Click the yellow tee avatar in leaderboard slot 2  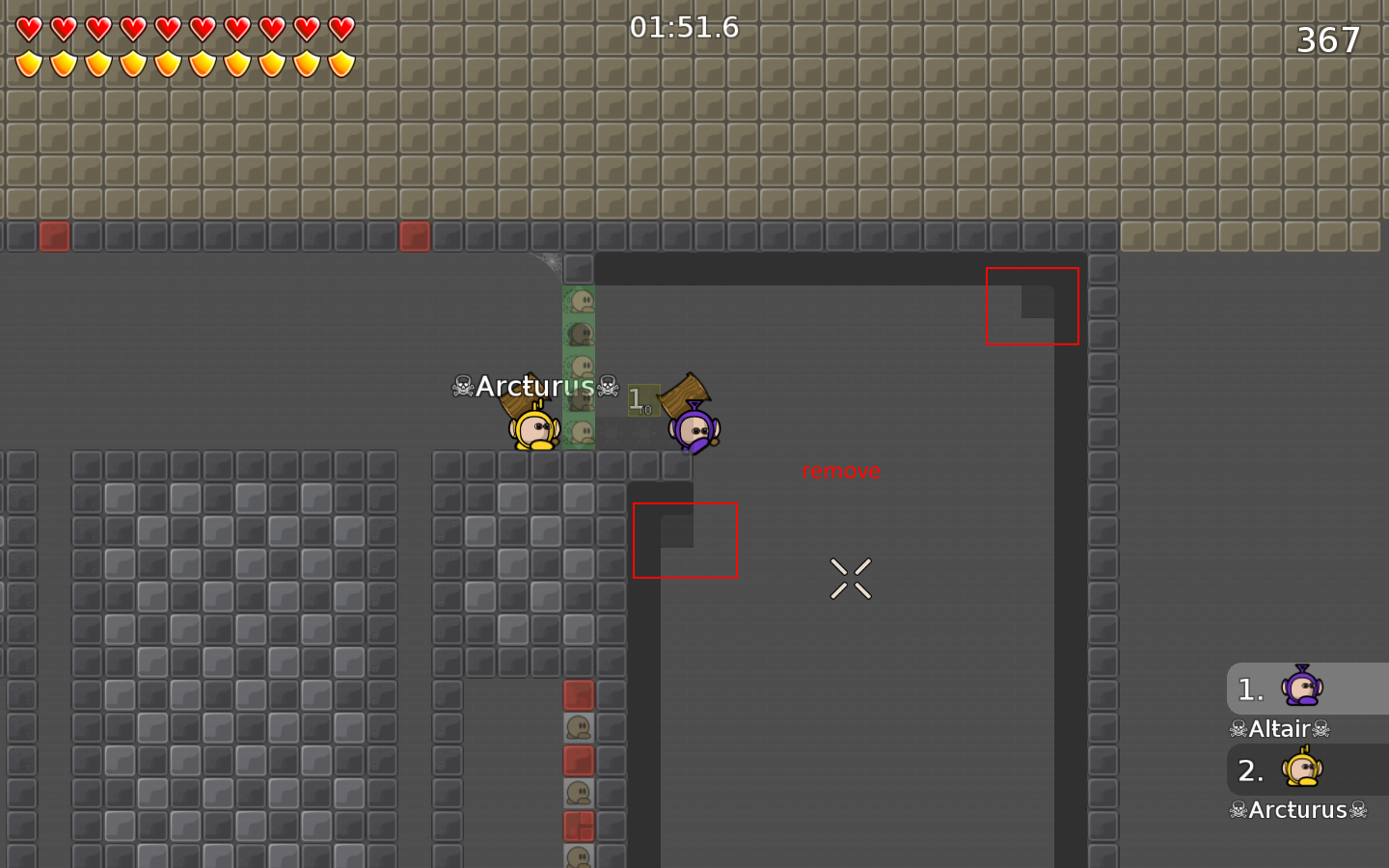click(x=1304, y=771)
